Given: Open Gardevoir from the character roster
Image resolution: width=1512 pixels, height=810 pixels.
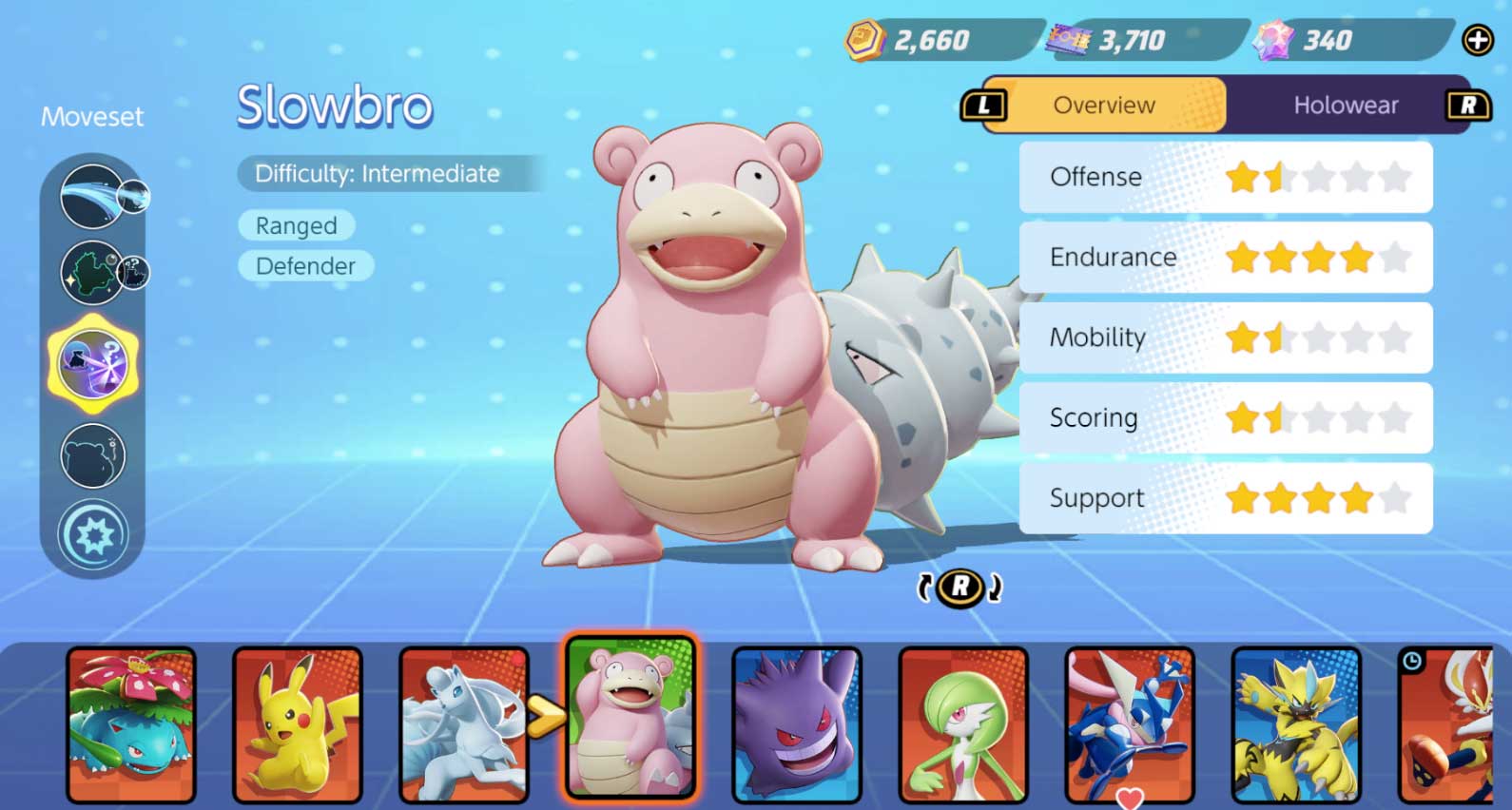Looking at the screenshot, I should pos(963,723).
